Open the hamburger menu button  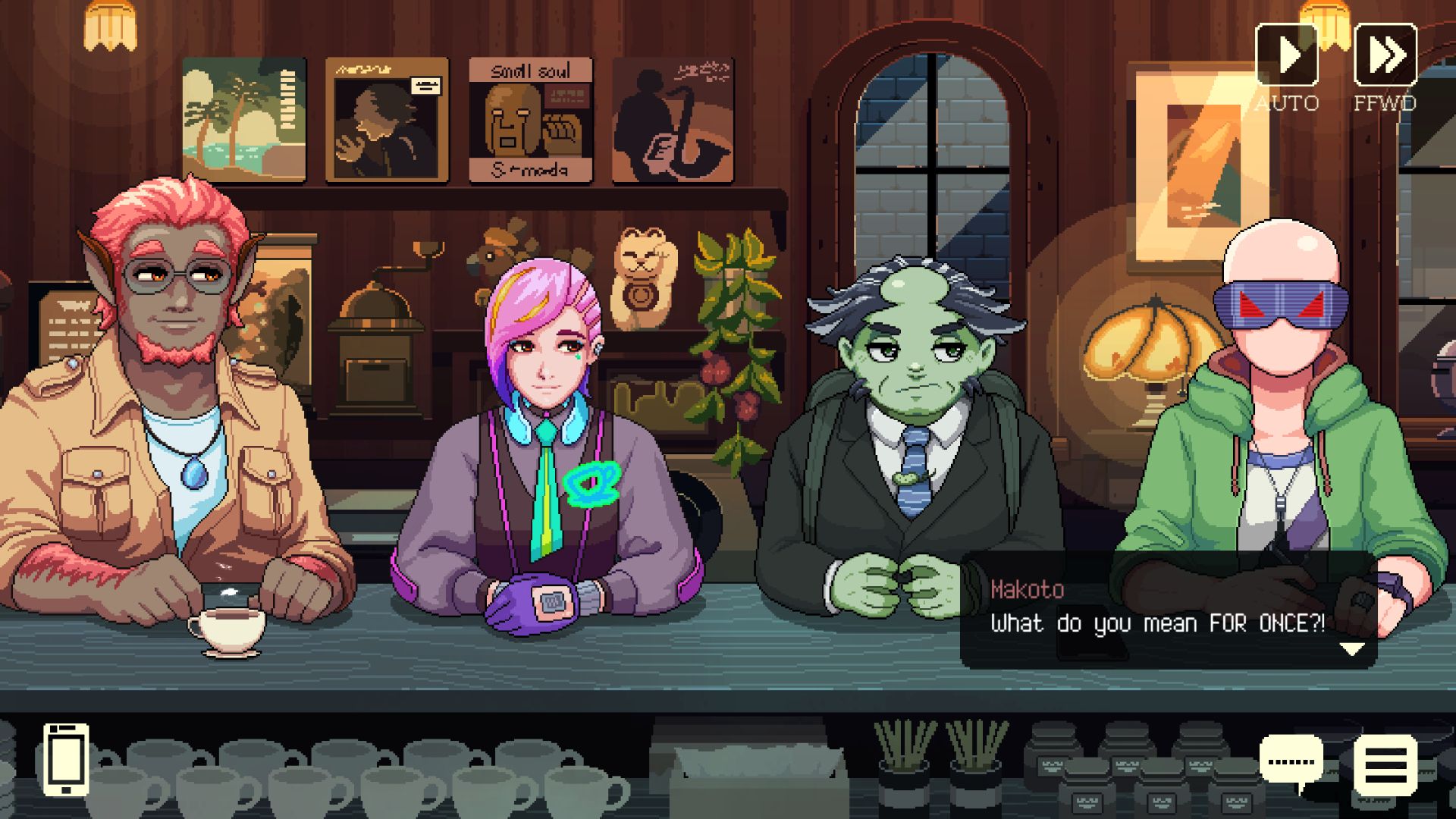tap(1385, 764)
